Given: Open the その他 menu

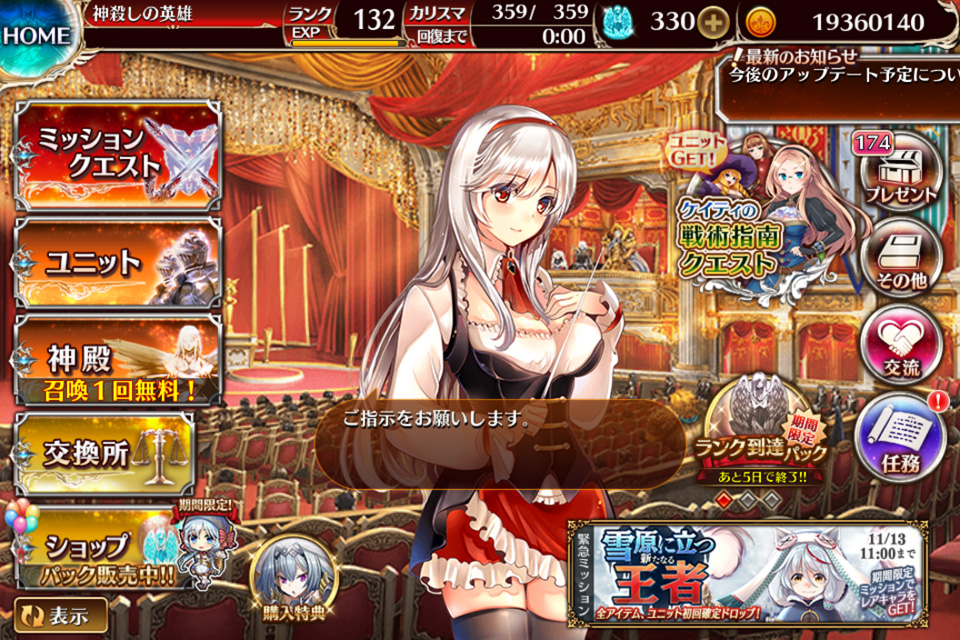Looking at the screenshot, I should click(x=902, y=256).
